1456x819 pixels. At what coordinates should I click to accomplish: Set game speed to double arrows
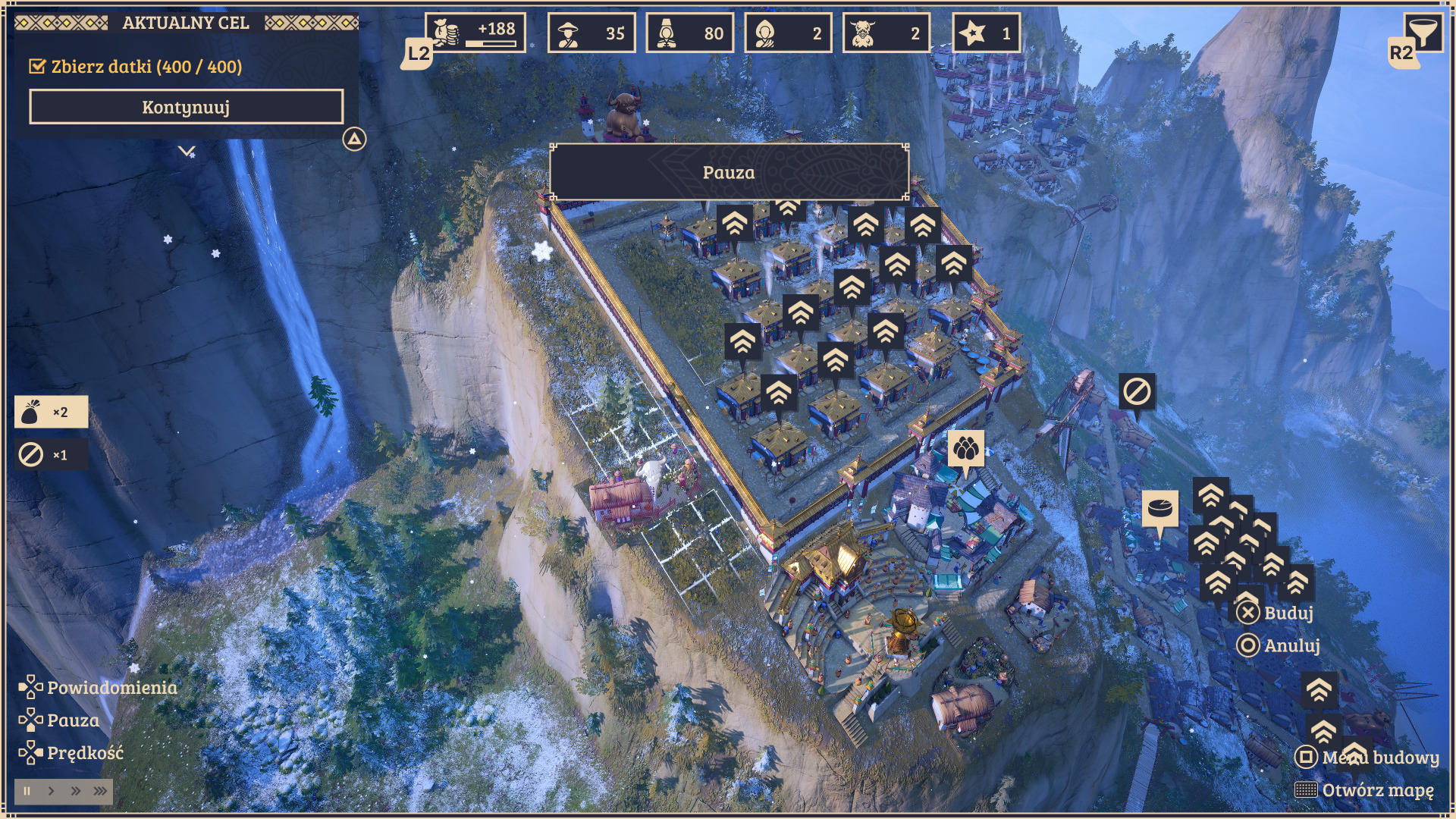(76, 791)
